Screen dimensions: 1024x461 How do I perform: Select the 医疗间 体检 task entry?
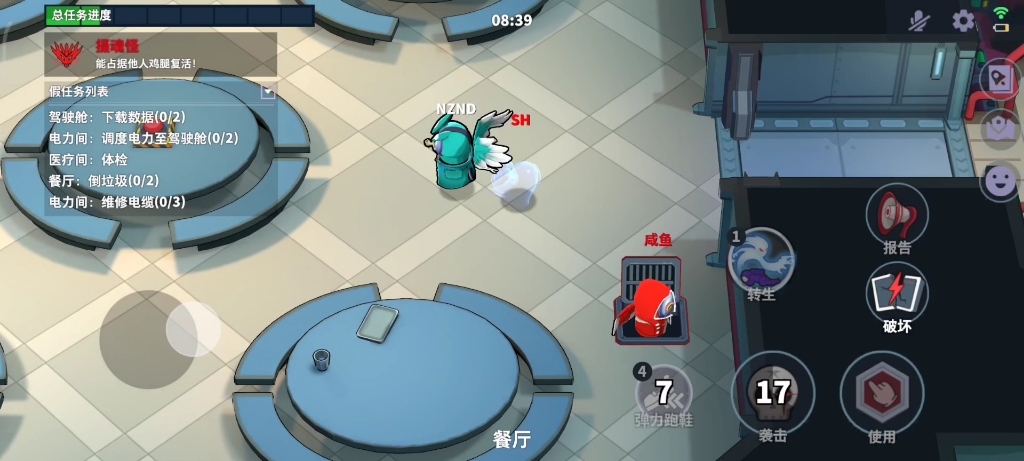88,159
